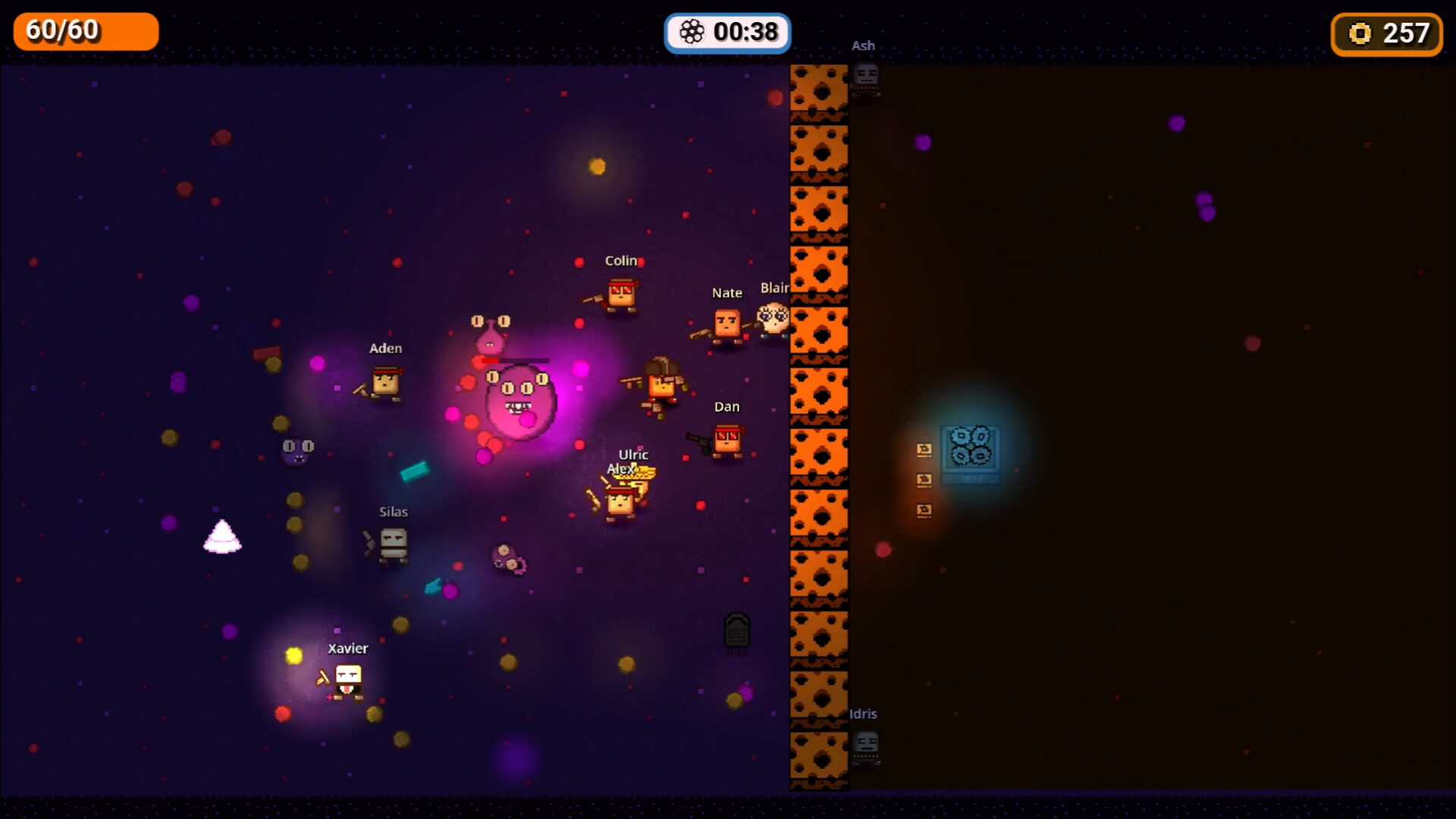Click the gear icon inside the round timer
Image resolution: width=1456 pixels, height=819 pixels.
click(694, 32)
